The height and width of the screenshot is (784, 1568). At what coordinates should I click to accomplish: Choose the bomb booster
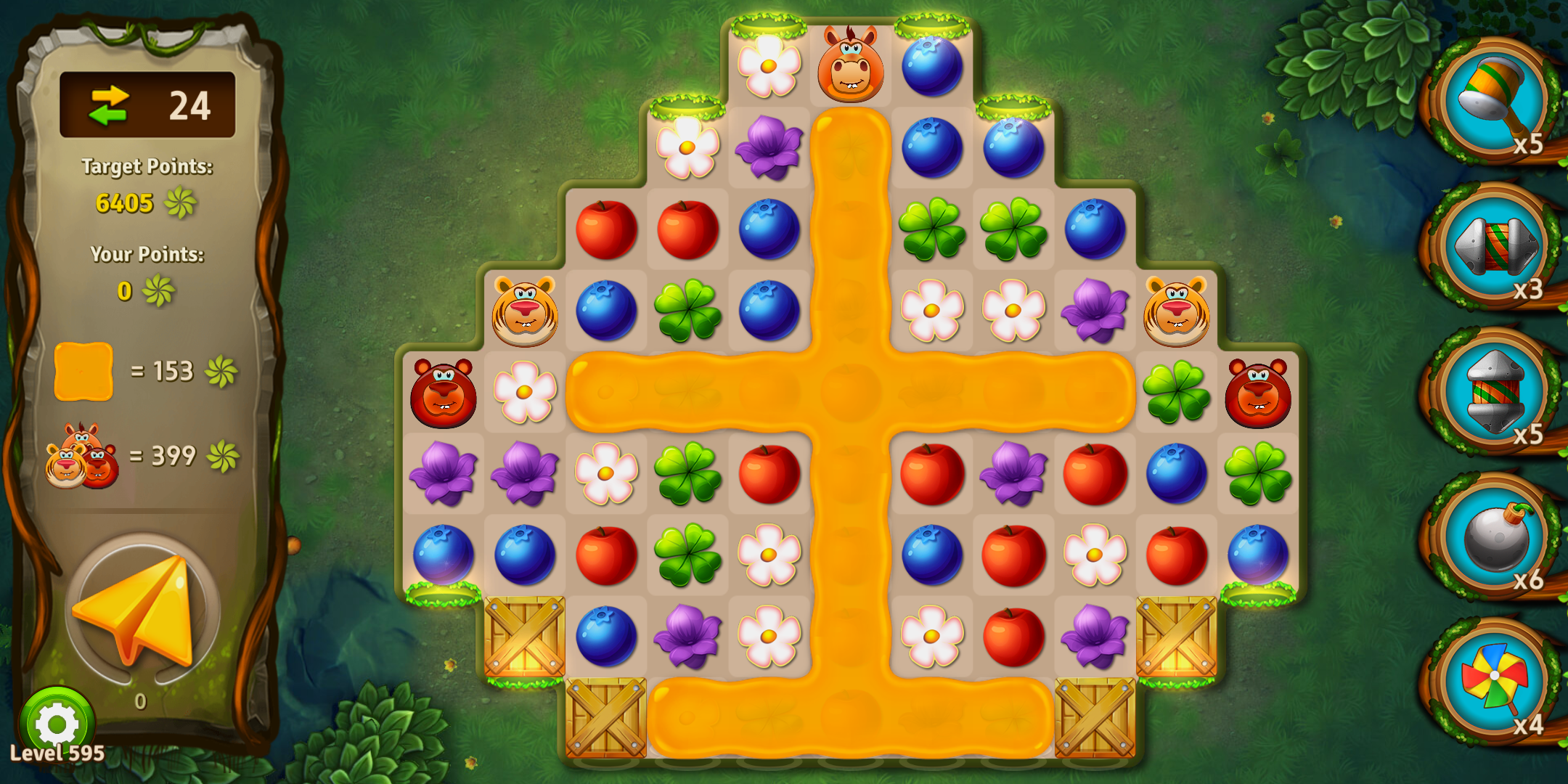(x=1494, y=537)
